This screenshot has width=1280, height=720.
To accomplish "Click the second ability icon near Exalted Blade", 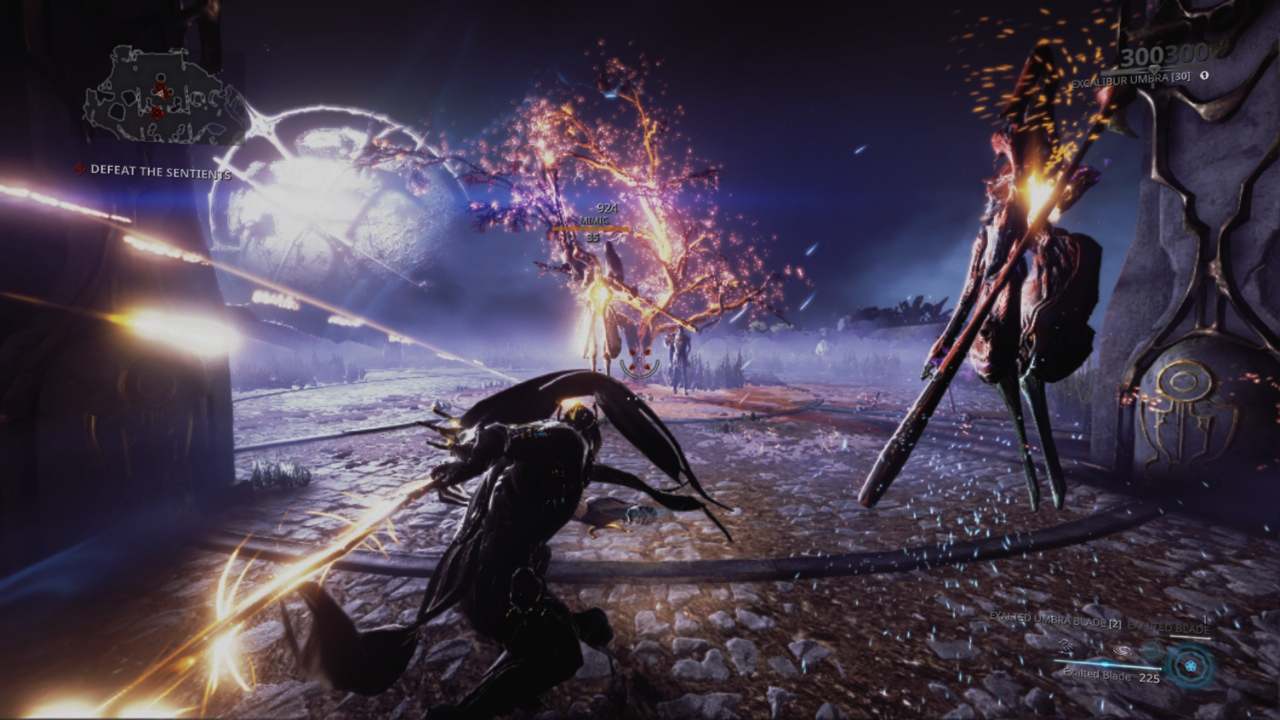I will tap(1122, 650).
